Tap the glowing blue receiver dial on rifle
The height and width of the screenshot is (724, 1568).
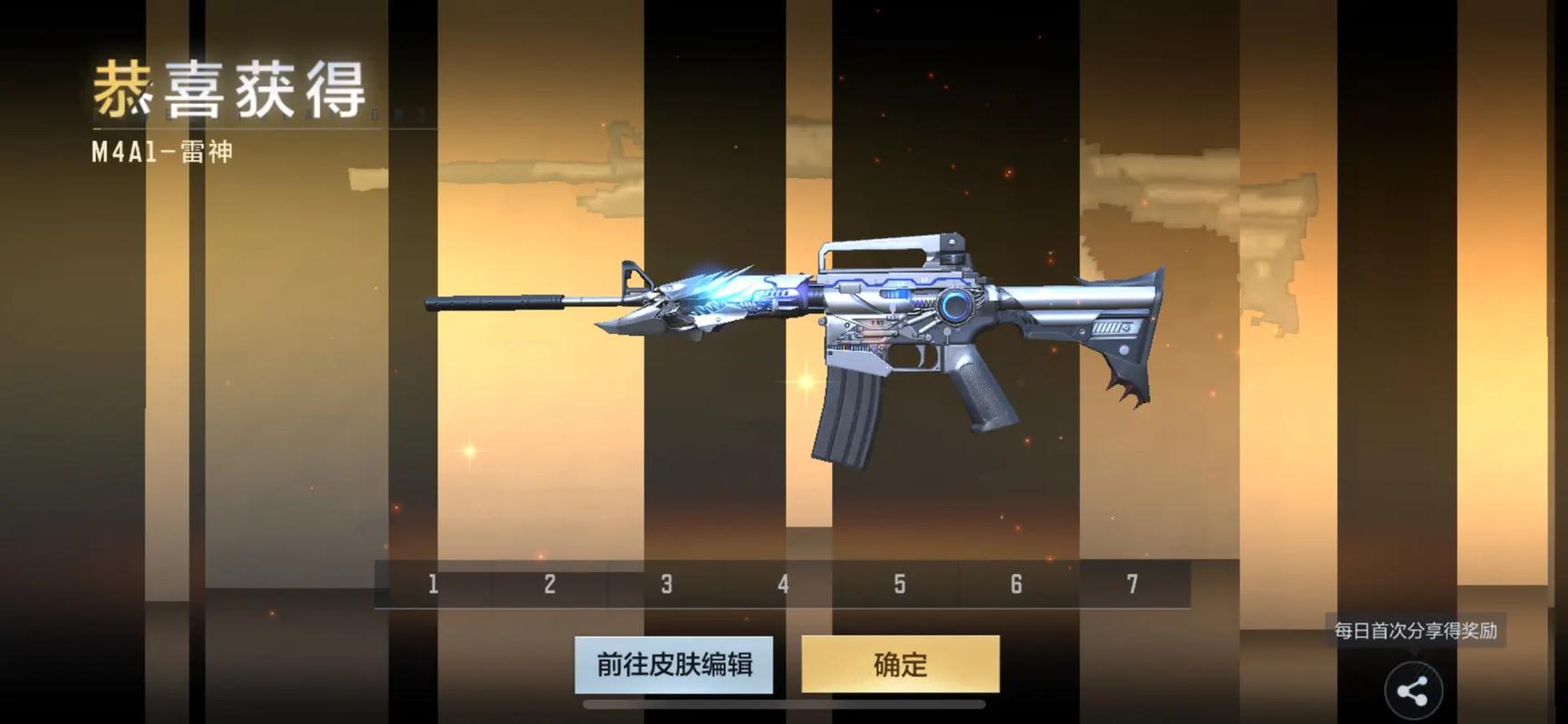955,303
